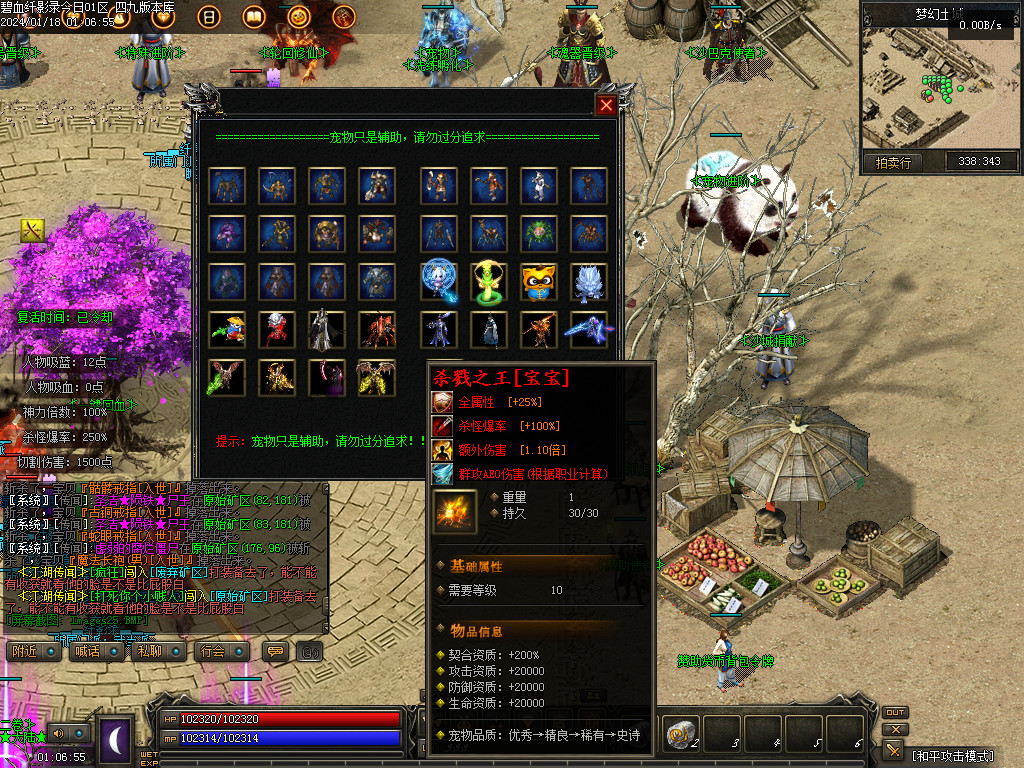Click the OUT button

click(895, 713)
